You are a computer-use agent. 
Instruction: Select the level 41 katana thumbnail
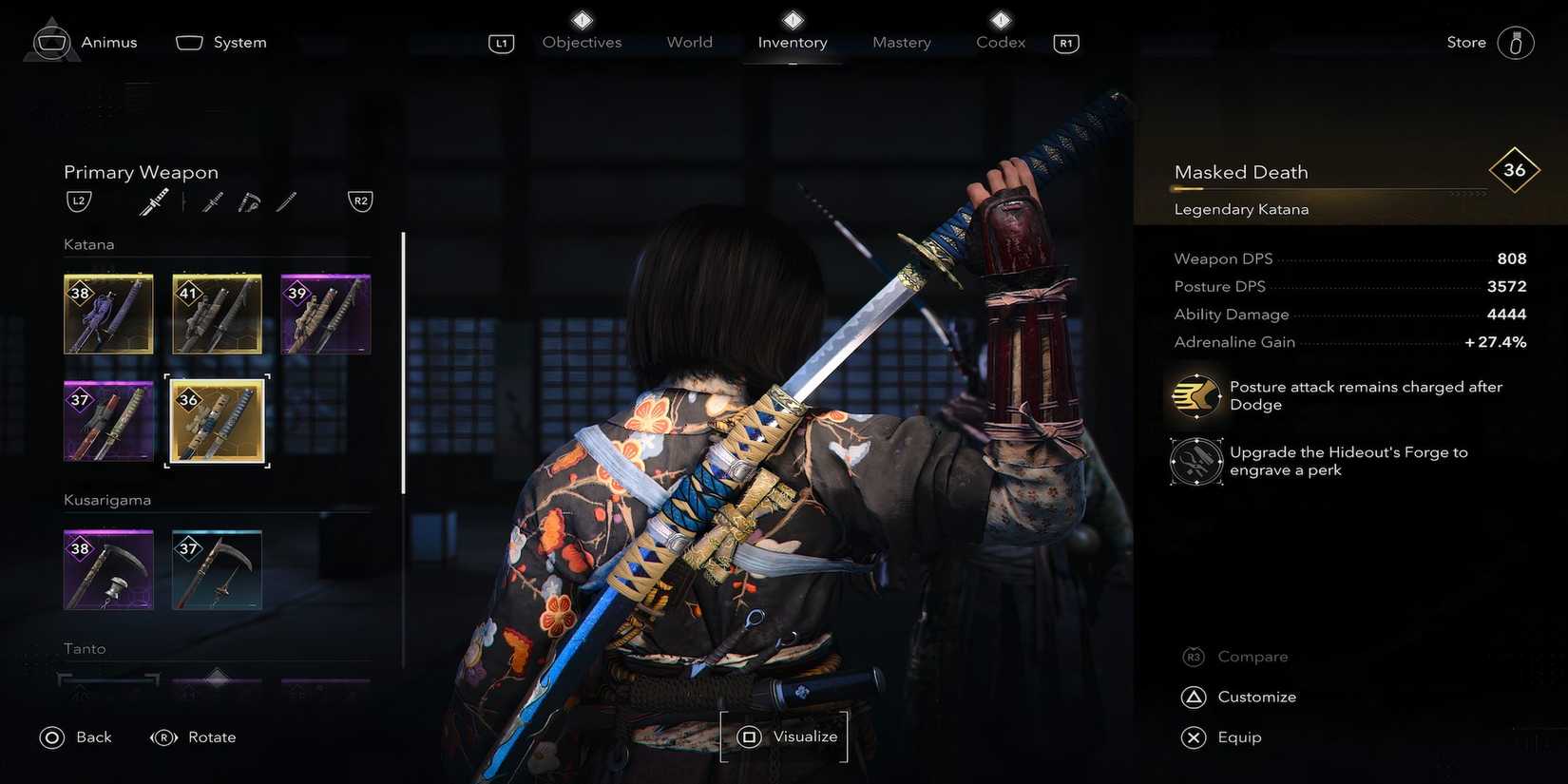click(x=217, y=314)
